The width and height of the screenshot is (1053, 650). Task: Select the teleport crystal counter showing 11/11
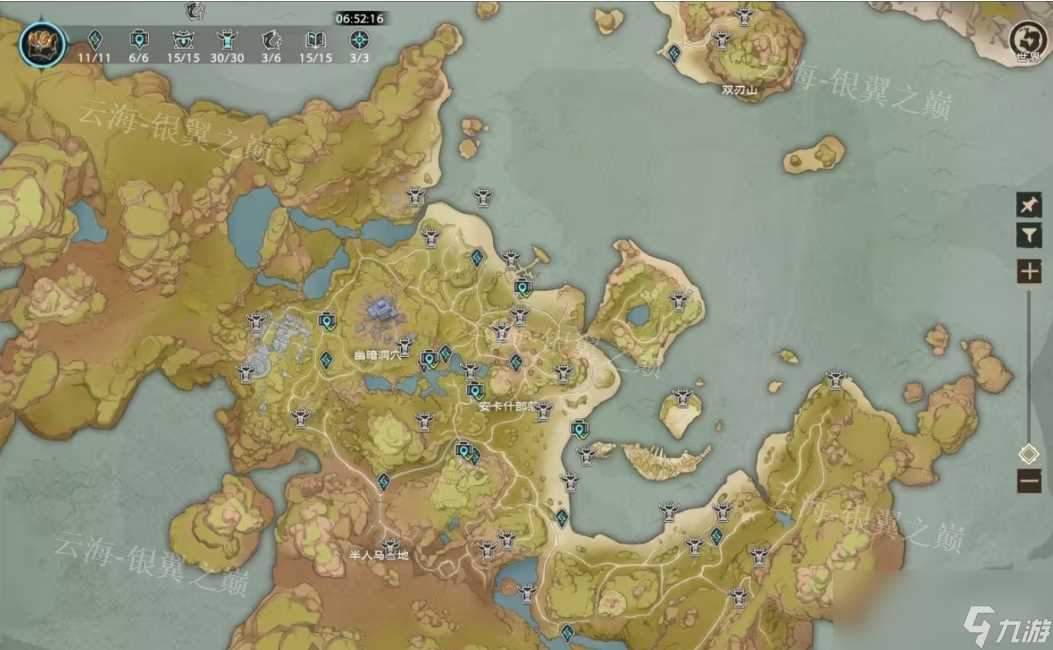click(x=95, y=41)
